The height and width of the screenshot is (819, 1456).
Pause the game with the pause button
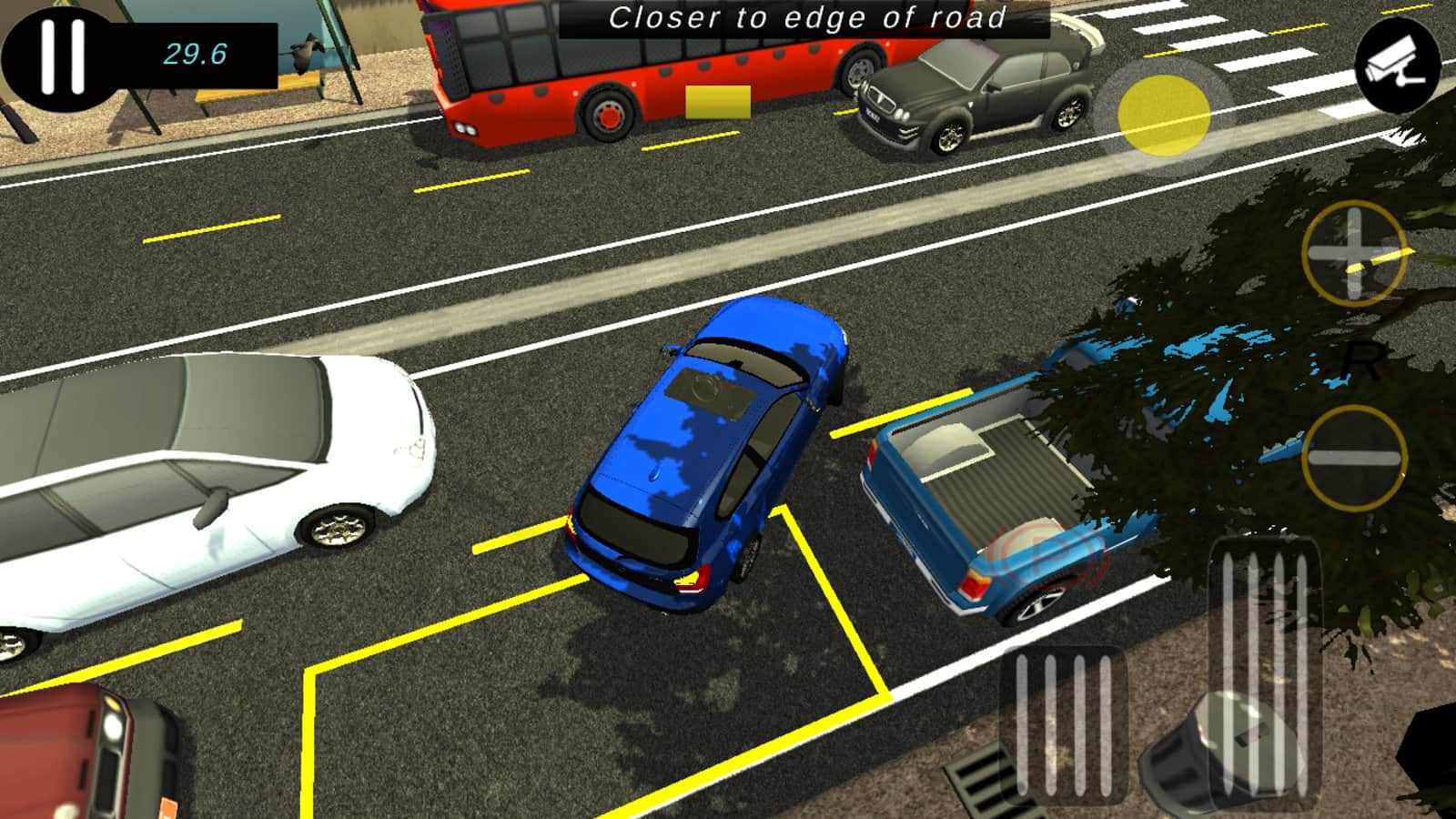[x=62, y=56]
